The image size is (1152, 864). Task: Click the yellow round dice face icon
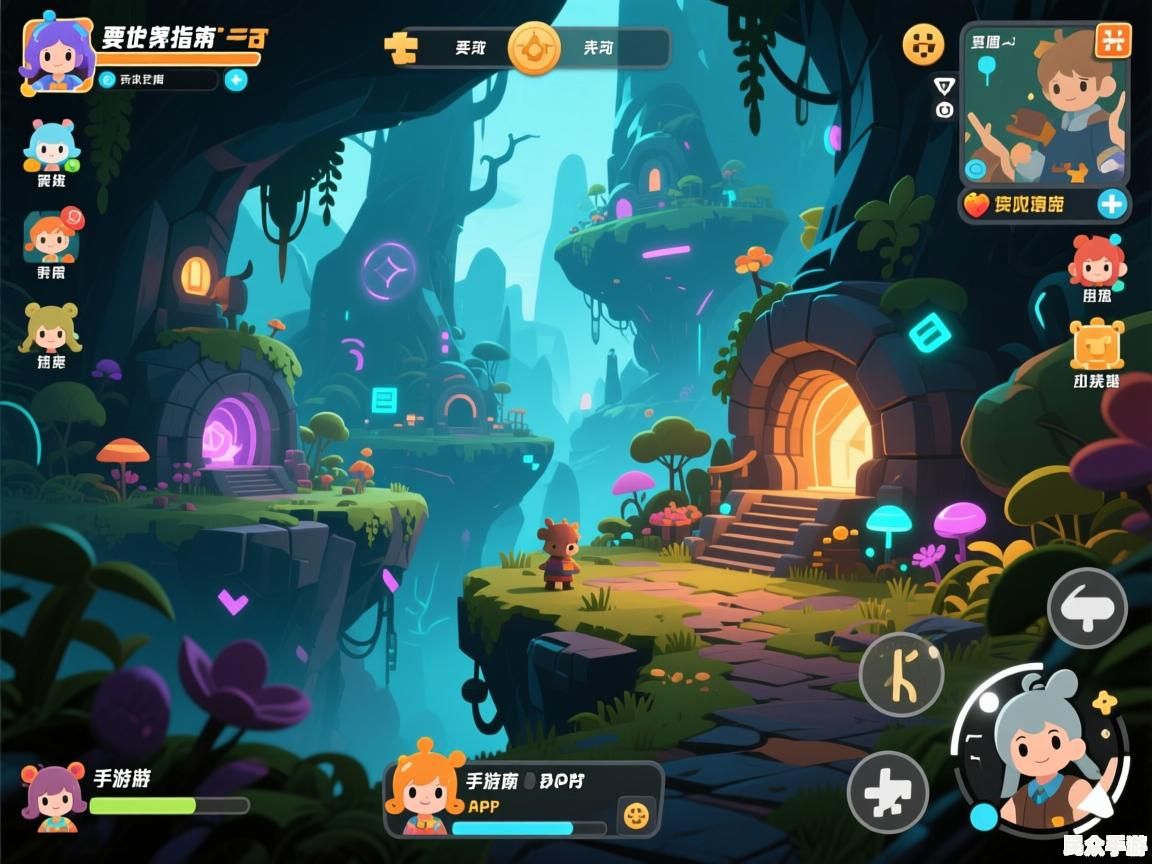coord(923,44)
